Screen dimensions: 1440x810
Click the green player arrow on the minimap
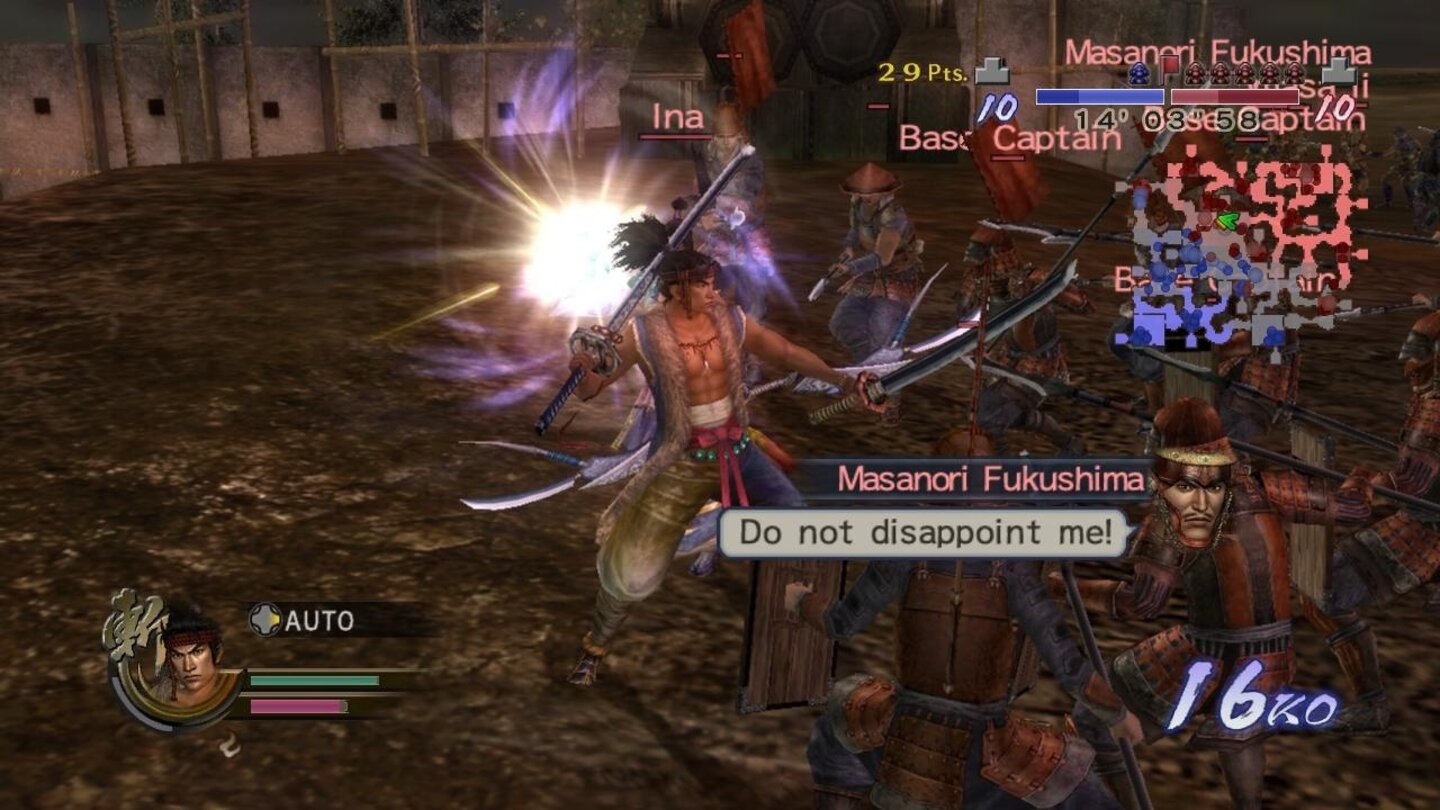click(x=1229, y=220)
